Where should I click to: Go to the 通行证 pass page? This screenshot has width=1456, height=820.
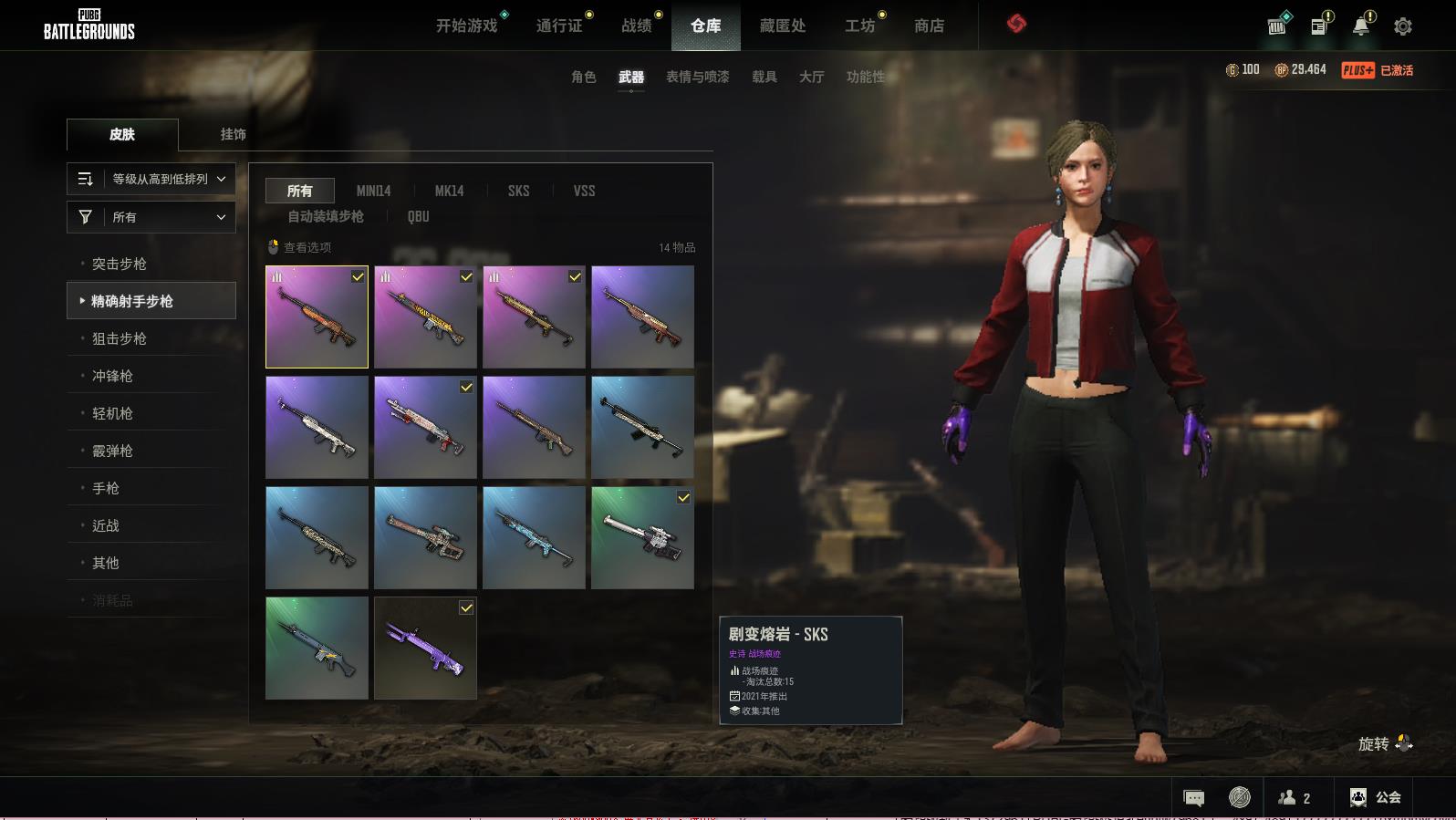click(559, 26)
